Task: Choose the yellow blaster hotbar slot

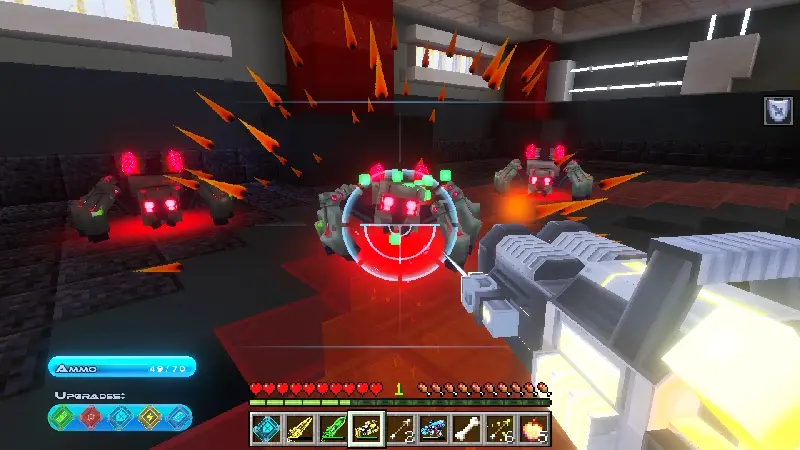Action: click(299, 429)
